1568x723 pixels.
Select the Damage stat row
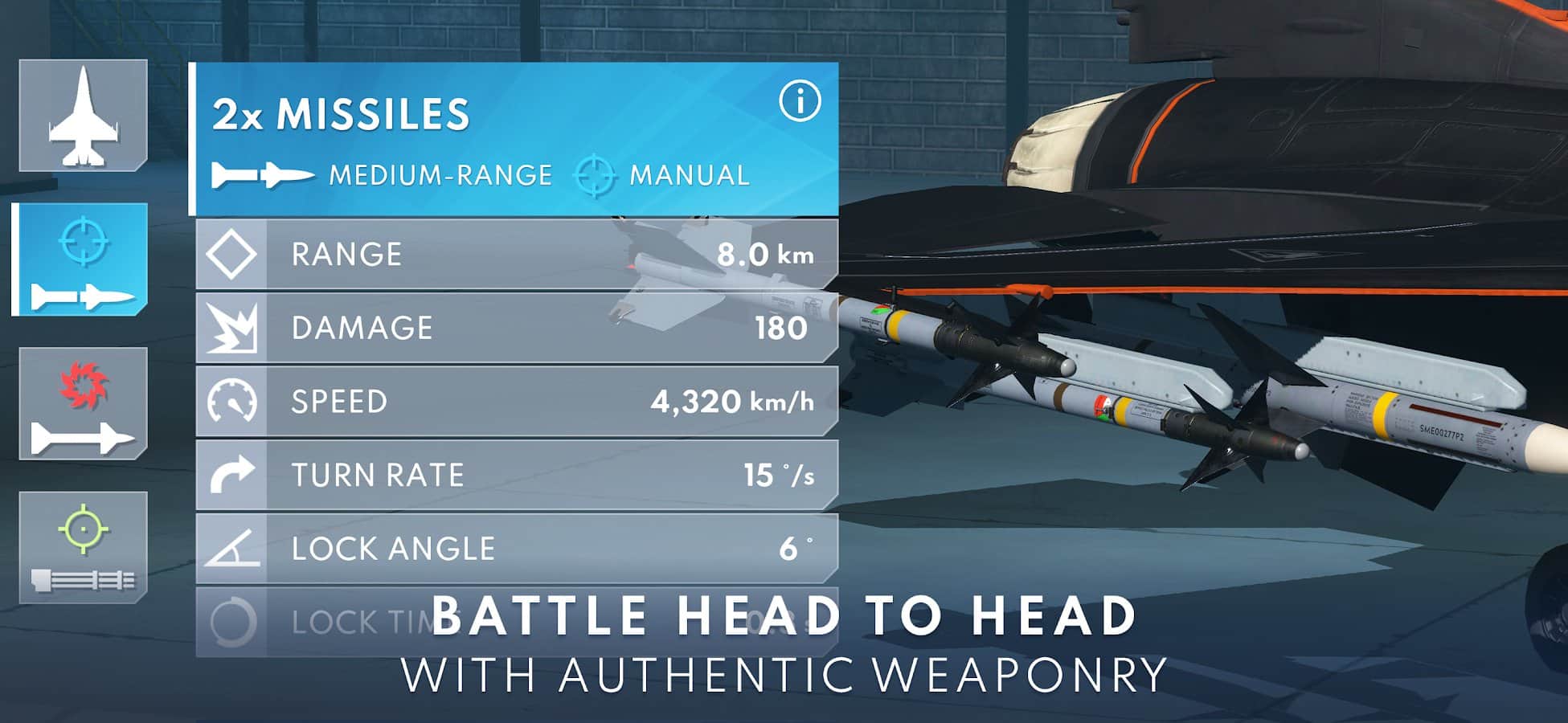(x=516, y=328)
